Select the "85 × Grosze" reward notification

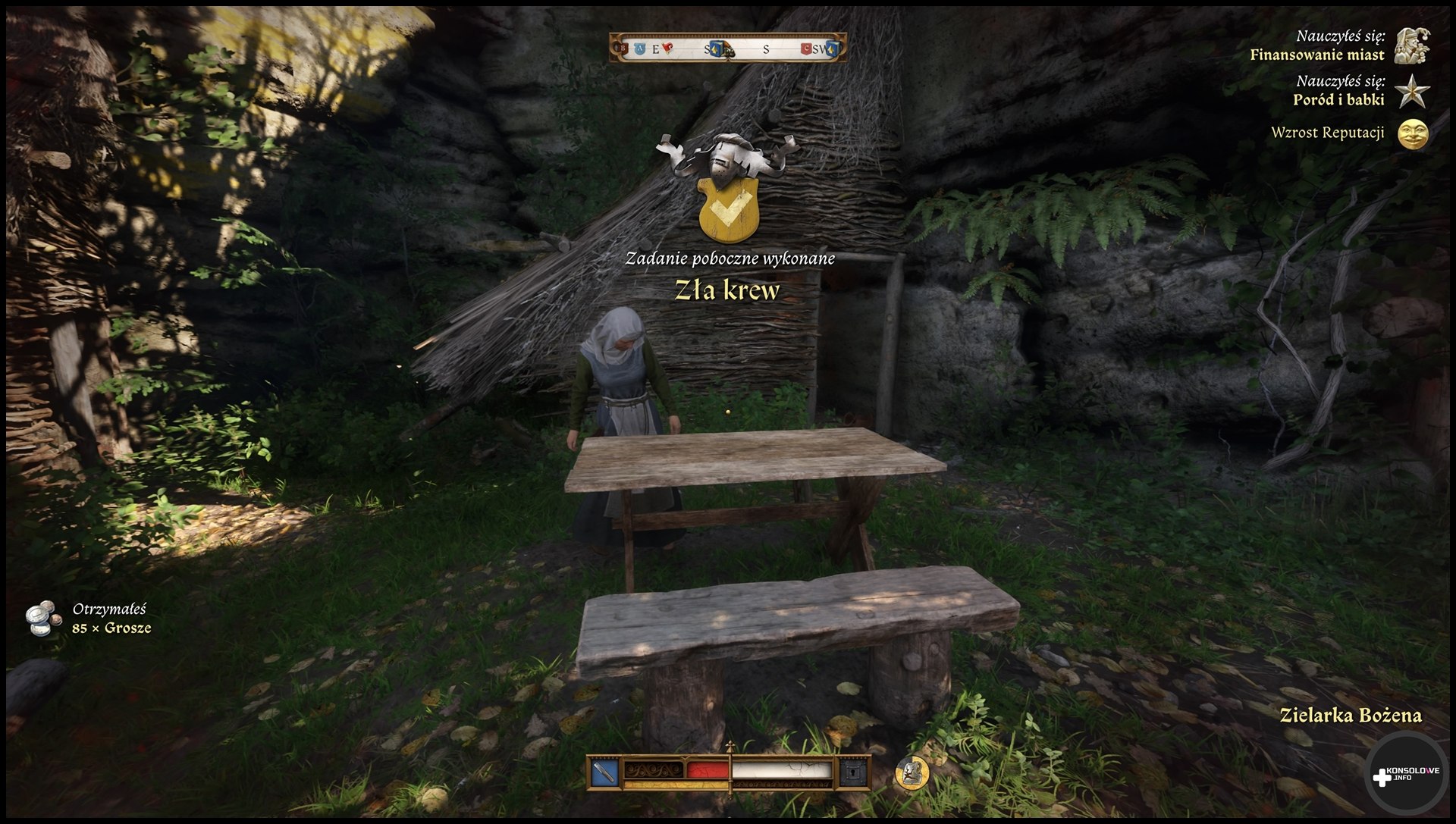pyautogui.click(x=111, y=628)
